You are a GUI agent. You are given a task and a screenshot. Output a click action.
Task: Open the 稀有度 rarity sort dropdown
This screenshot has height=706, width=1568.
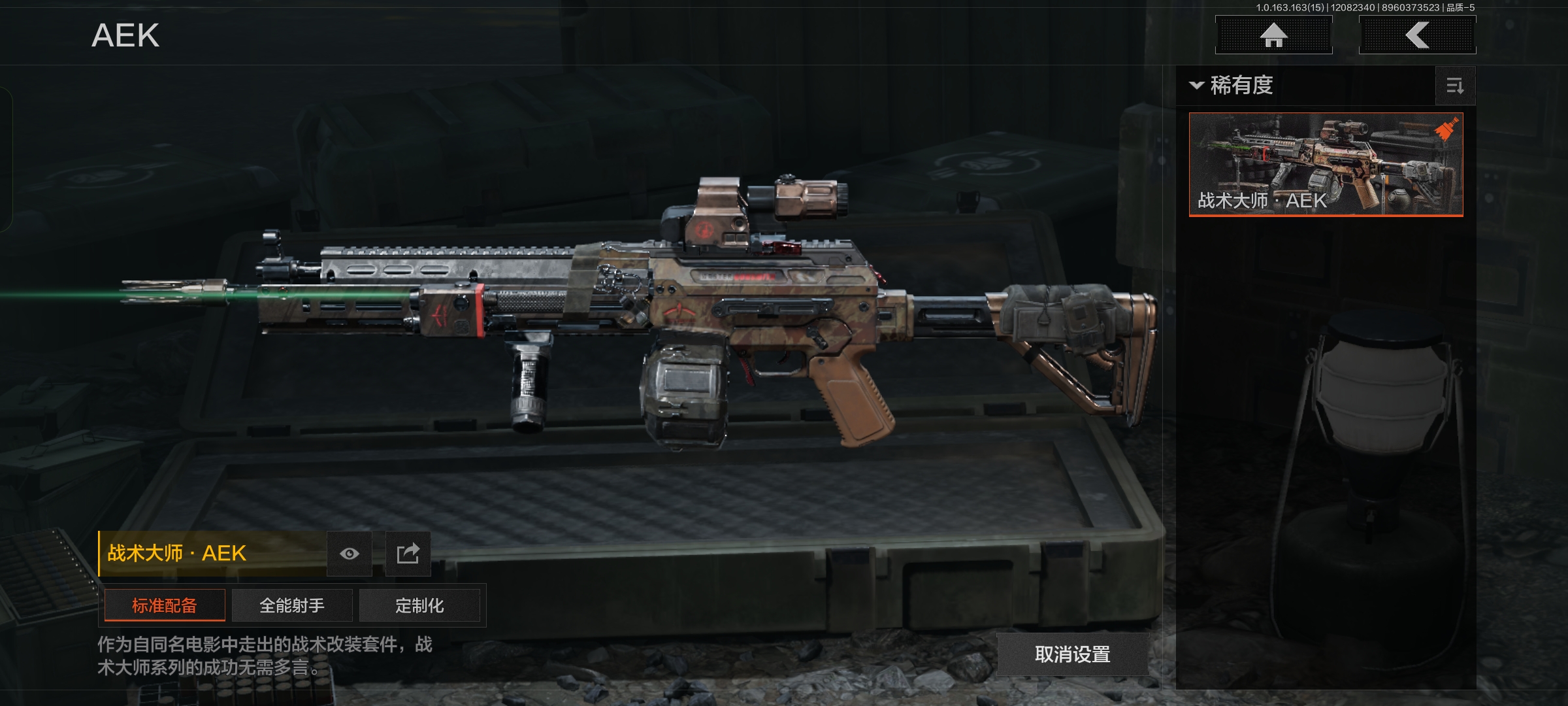click(1232, 86)
